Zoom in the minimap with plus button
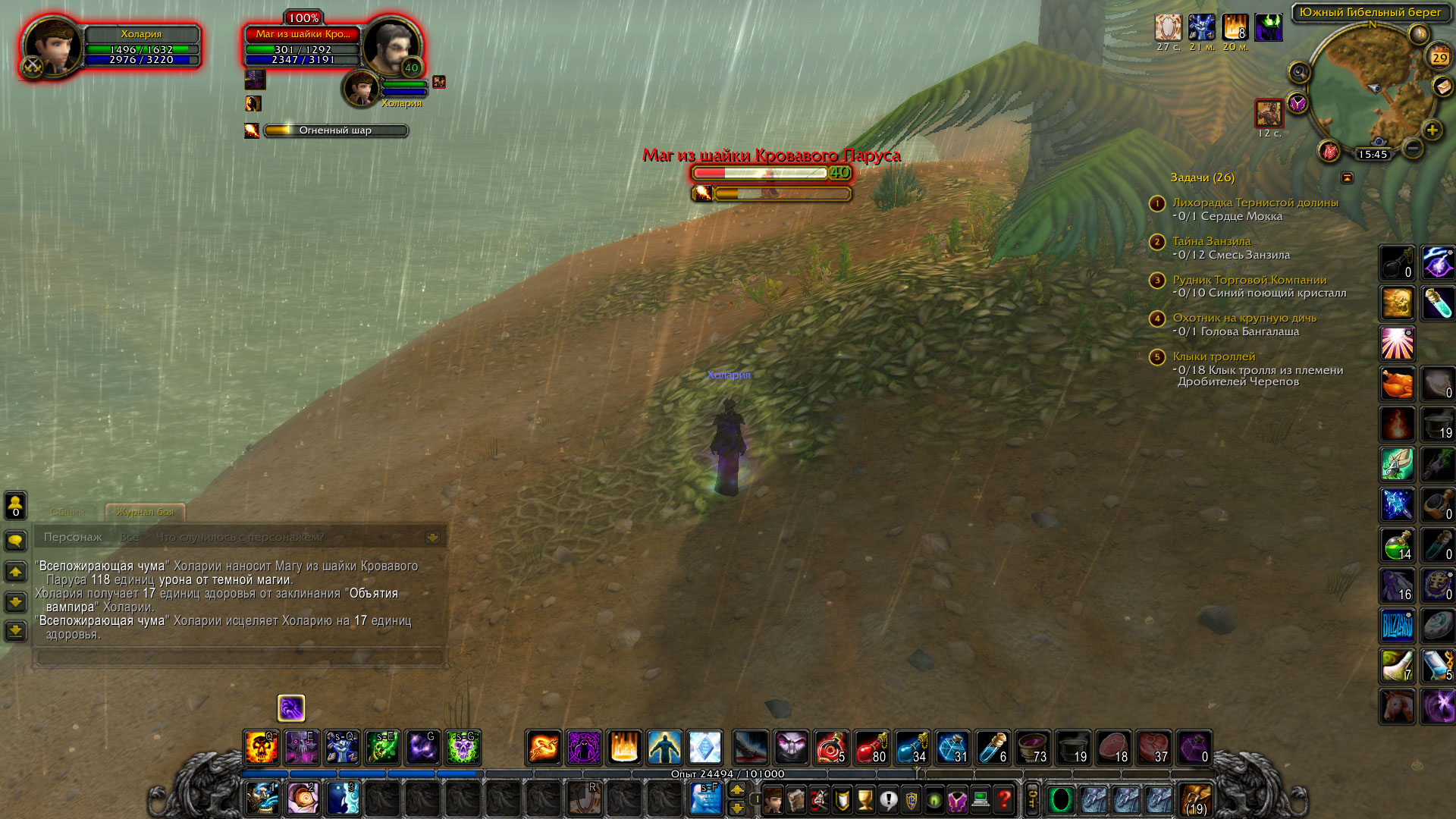The image size is (1456, 819). click(1432, 130)
